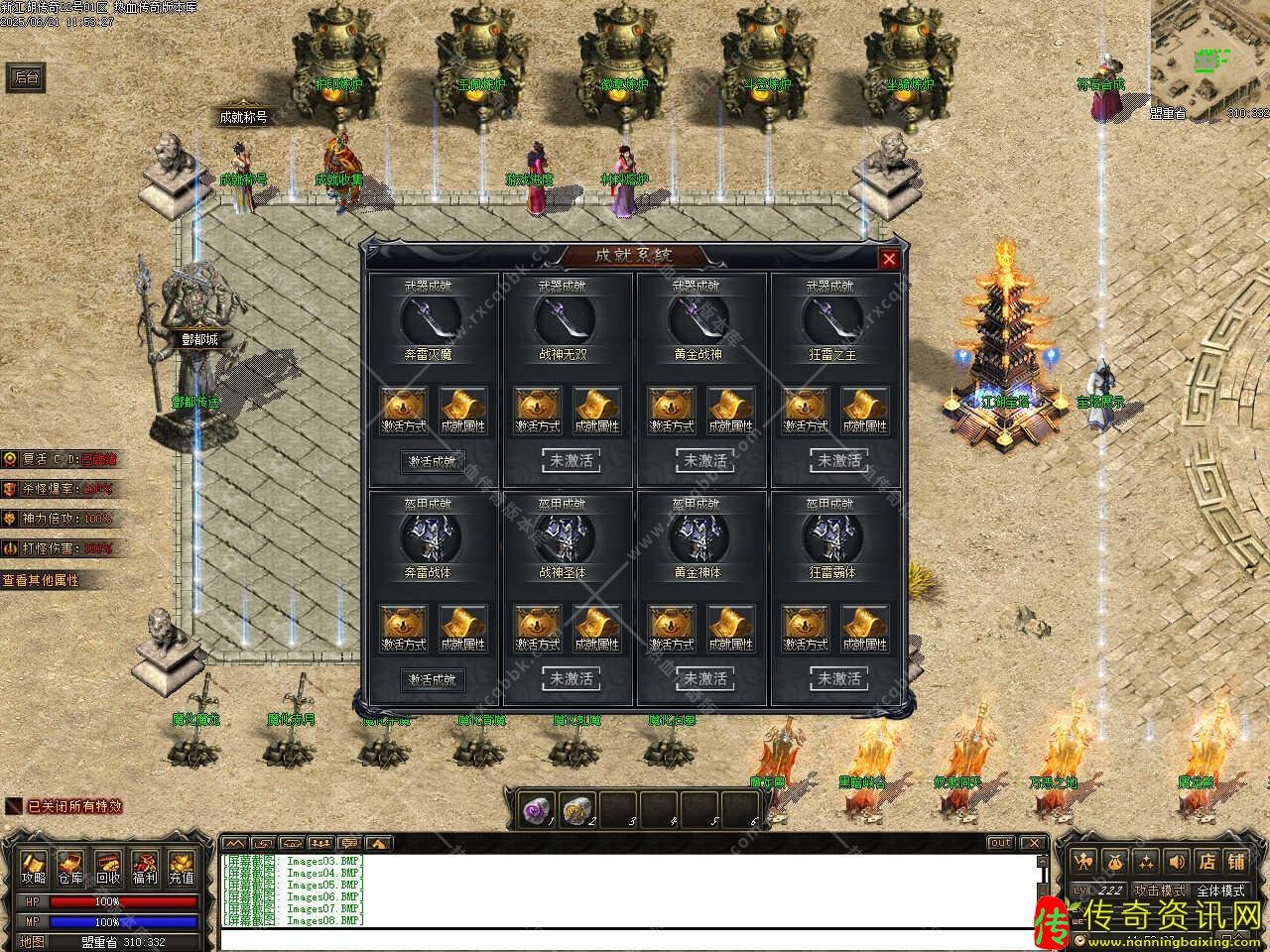1270x952 pixels.
Task: Open the 后台 panel button
Action: pos(26,77)
